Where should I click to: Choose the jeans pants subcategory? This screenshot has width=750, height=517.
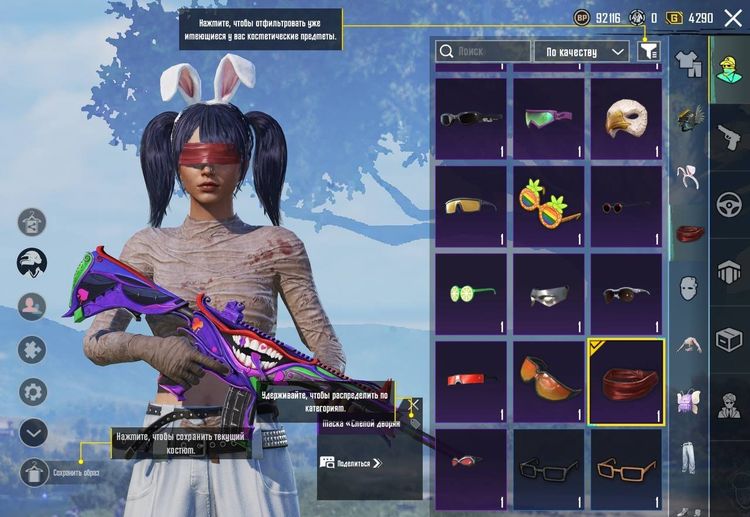[688, 456]
